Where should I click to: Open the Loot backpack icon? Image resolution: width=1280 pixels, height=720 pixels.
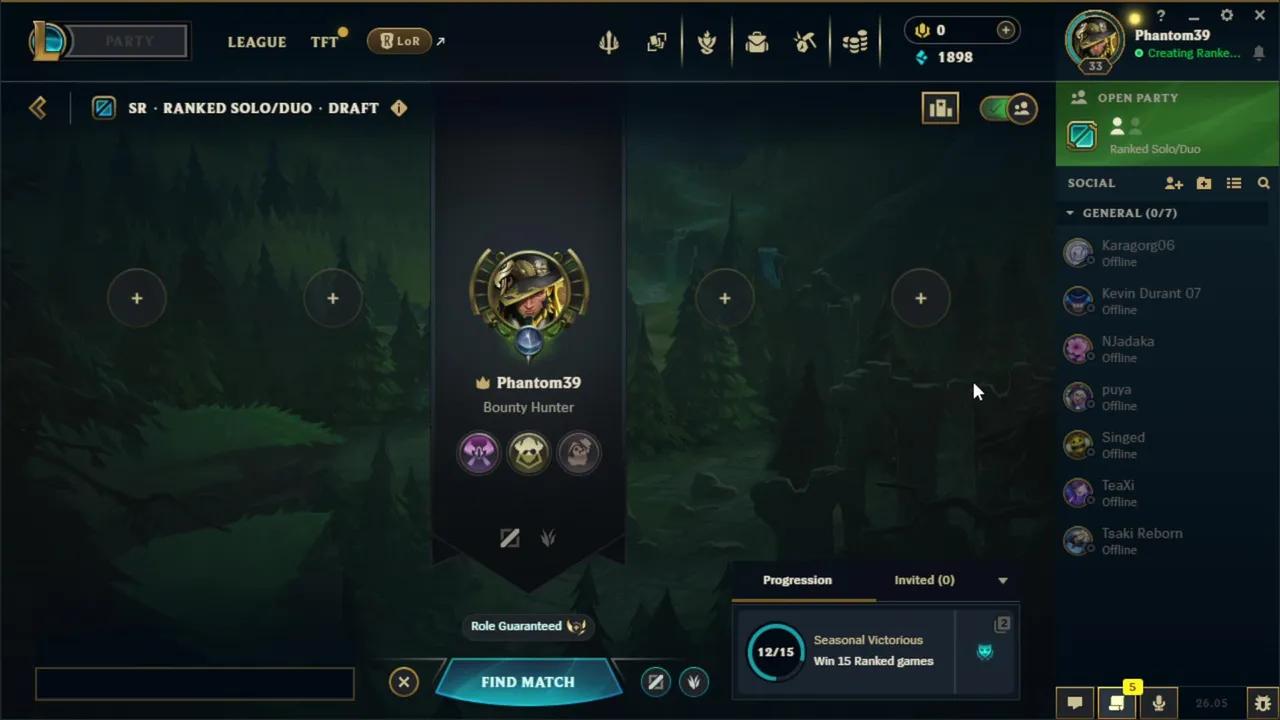(757, 42)
